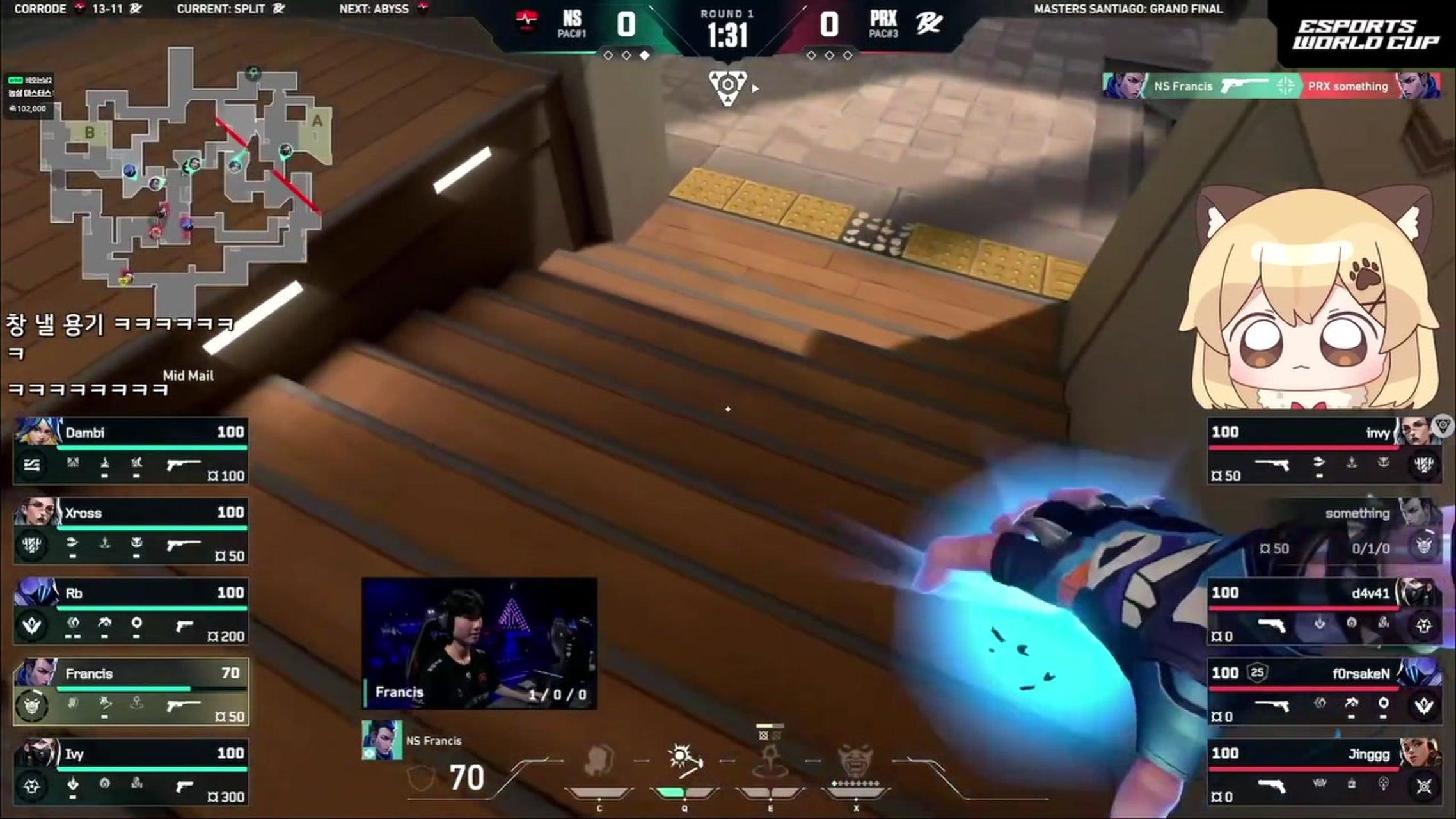Select the highlighted Francis player card
The image size is (1456, 819).
pos(131,692)
